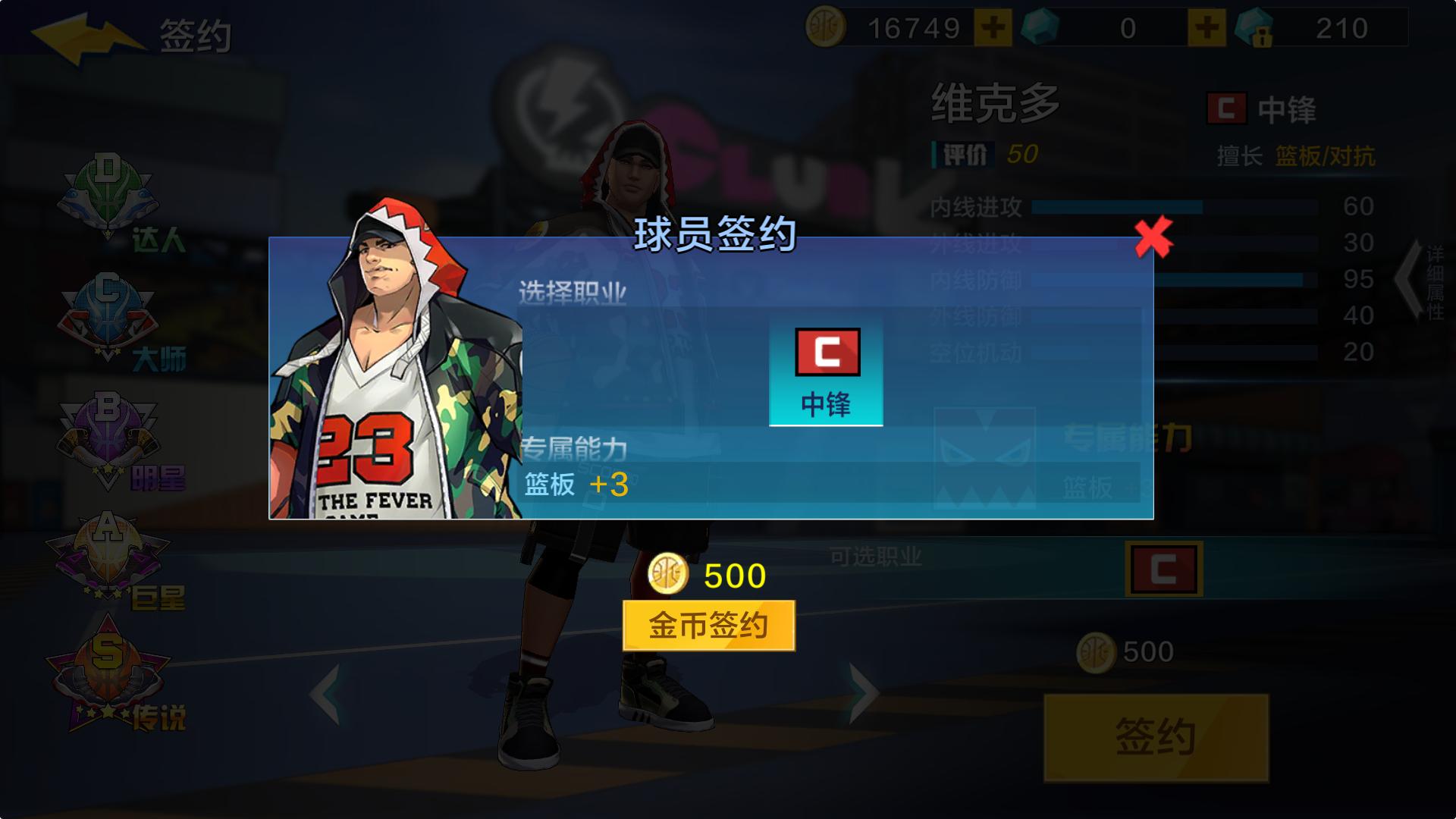Click the plus button beside the coin balance
Viewport: 1456px width, 819px height.
994,27
